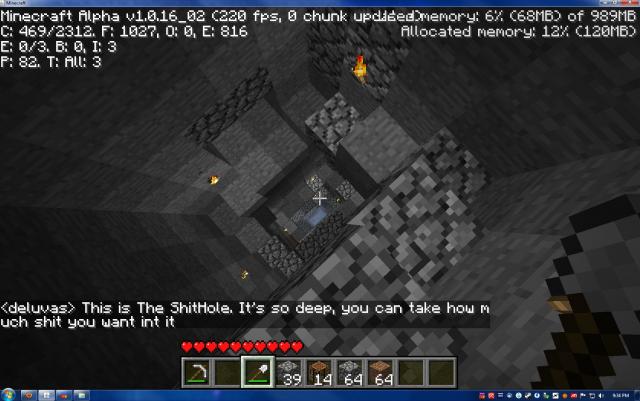Select the pickaxe hotbar slot
This screenshot has width=640, height=401.
point(195,372)
